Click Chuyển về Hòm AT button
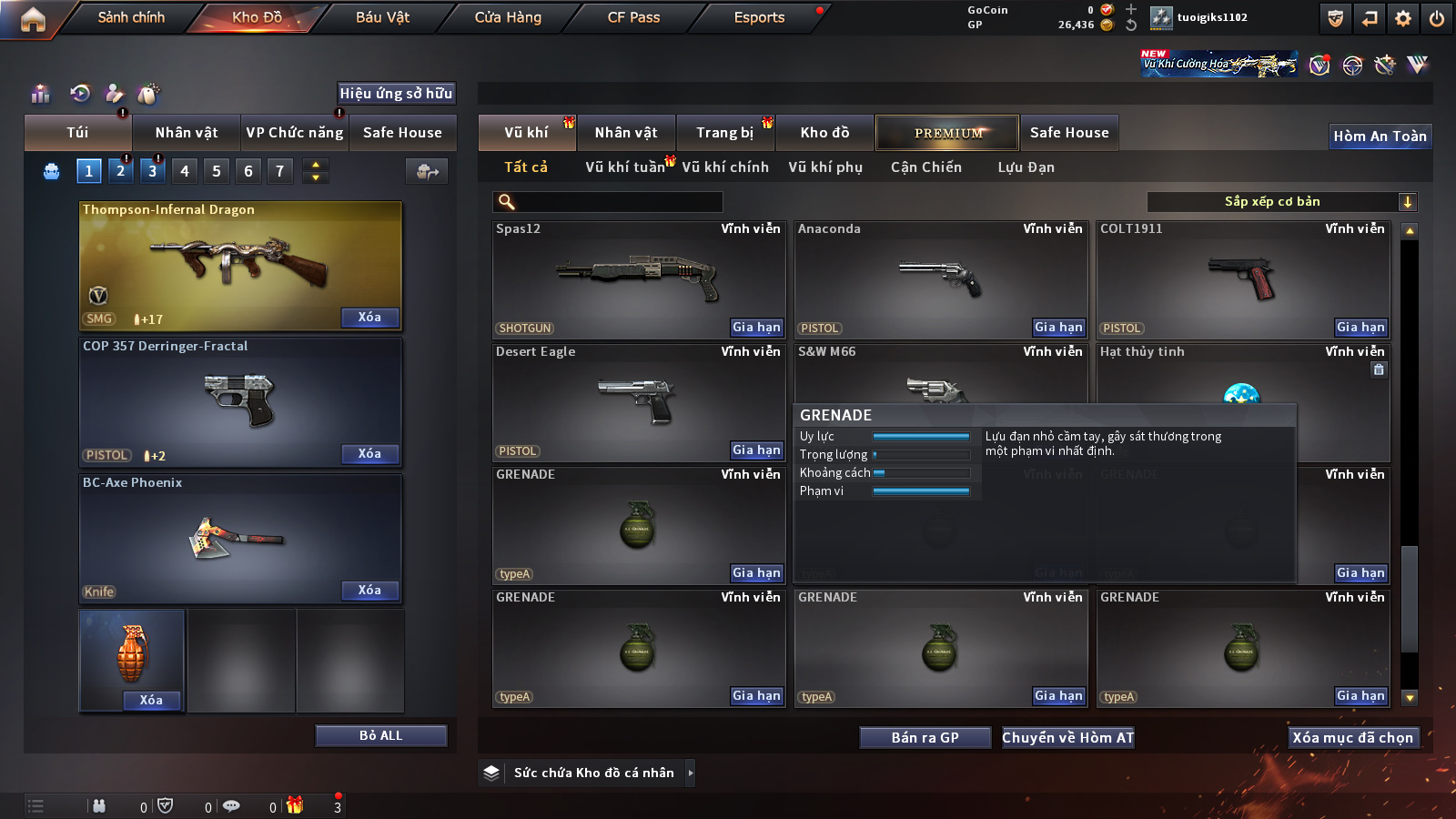Screen dimensions: 1456x819 1067,738
